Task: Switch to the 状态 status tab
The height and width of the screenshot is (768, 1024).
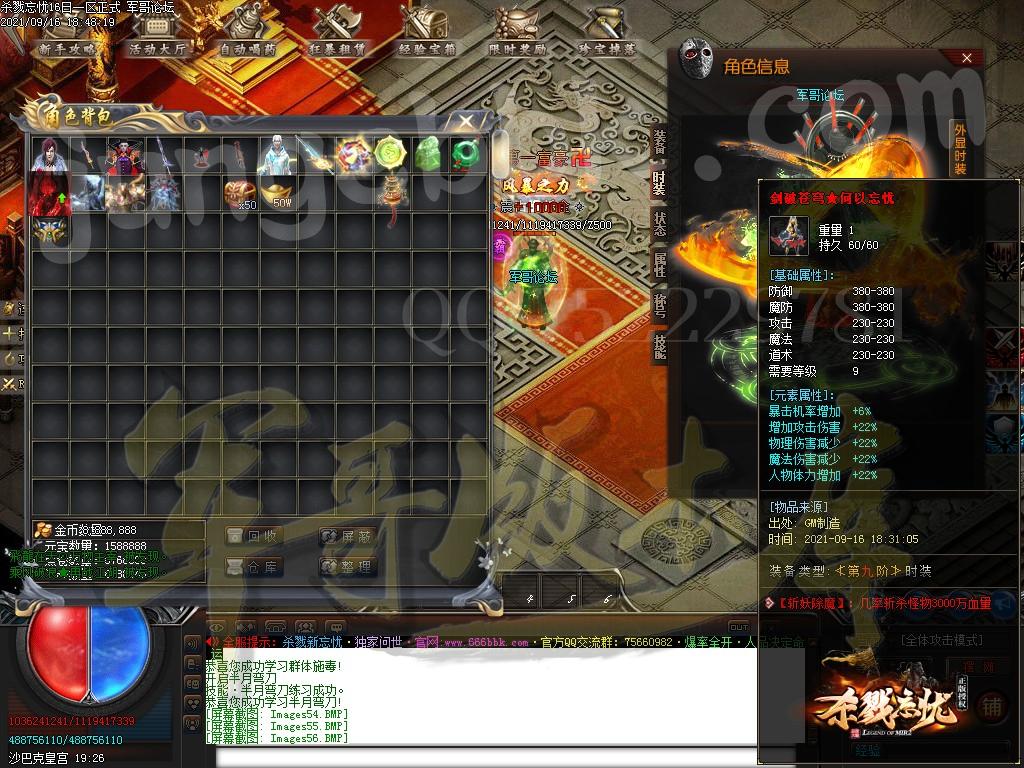Action: click(x=659, y=223)
